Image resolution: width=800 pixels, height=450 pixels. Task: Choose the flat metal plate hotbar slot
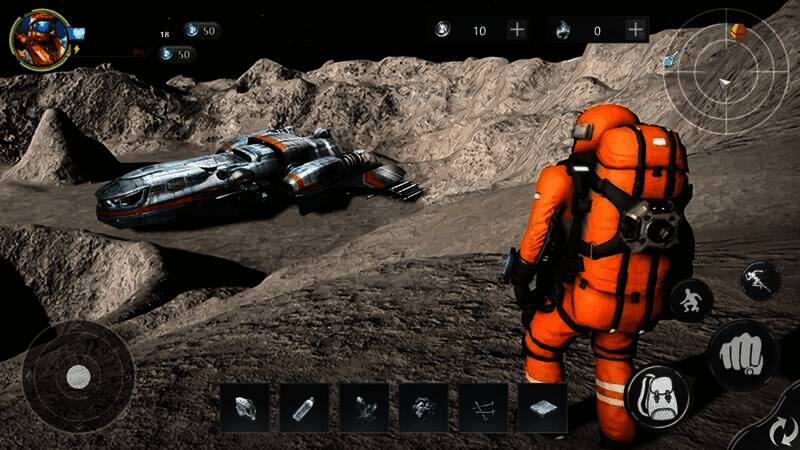pyautogui.click(x=542, y=408)
